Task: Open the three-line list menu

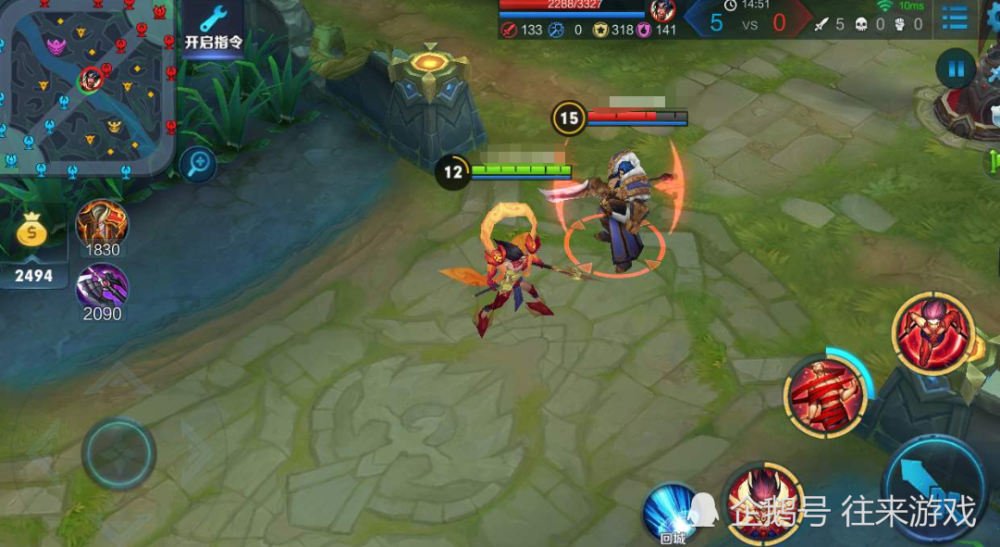Action: (955, 17)
